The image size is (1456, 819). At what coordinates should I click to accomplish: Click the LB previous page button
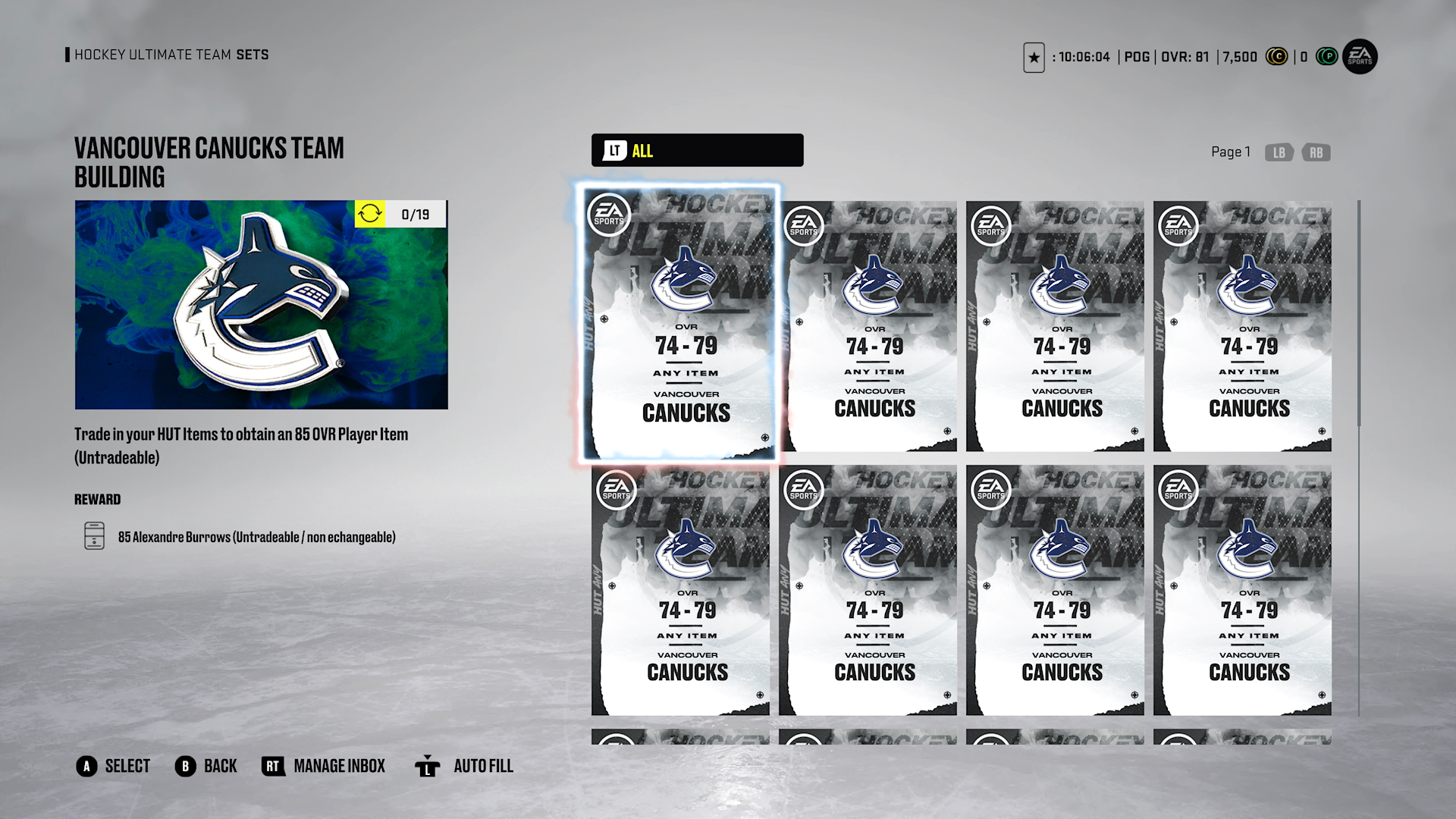pyautogui.click(x=1279, y=152)
